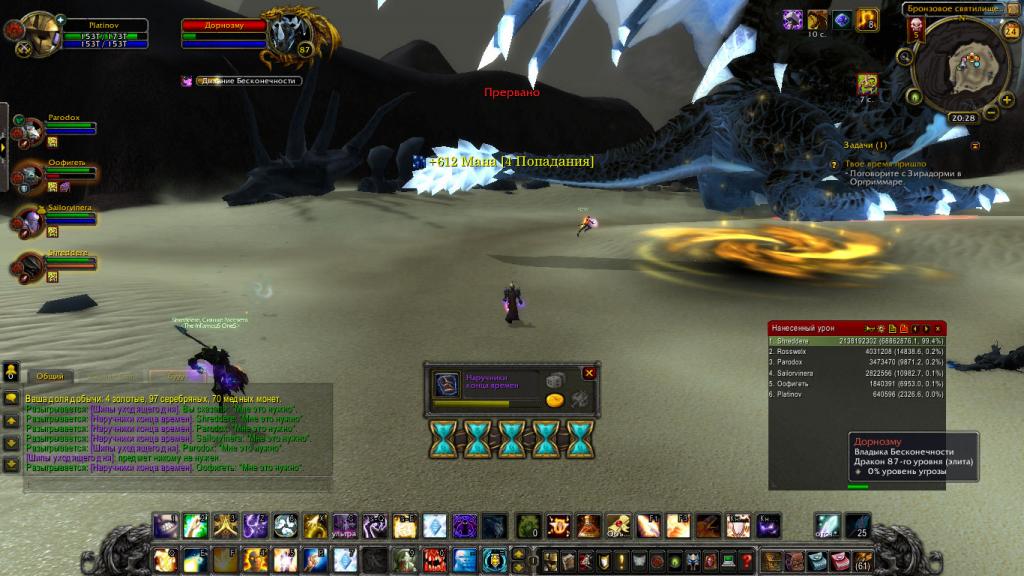The height and width of the screenshot is (576, 1024).
Task: Select the Platinov player portrait
Action: (40, 32)
